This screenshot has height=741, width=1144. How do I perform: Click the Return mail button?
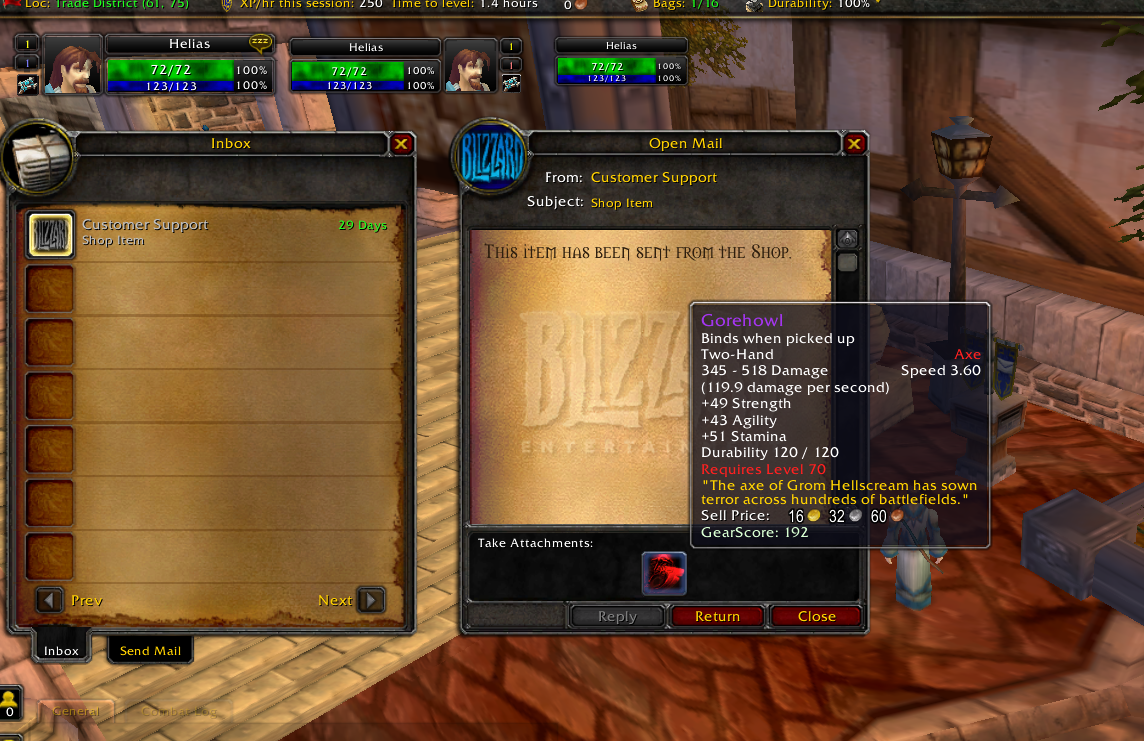coord(717,616)
